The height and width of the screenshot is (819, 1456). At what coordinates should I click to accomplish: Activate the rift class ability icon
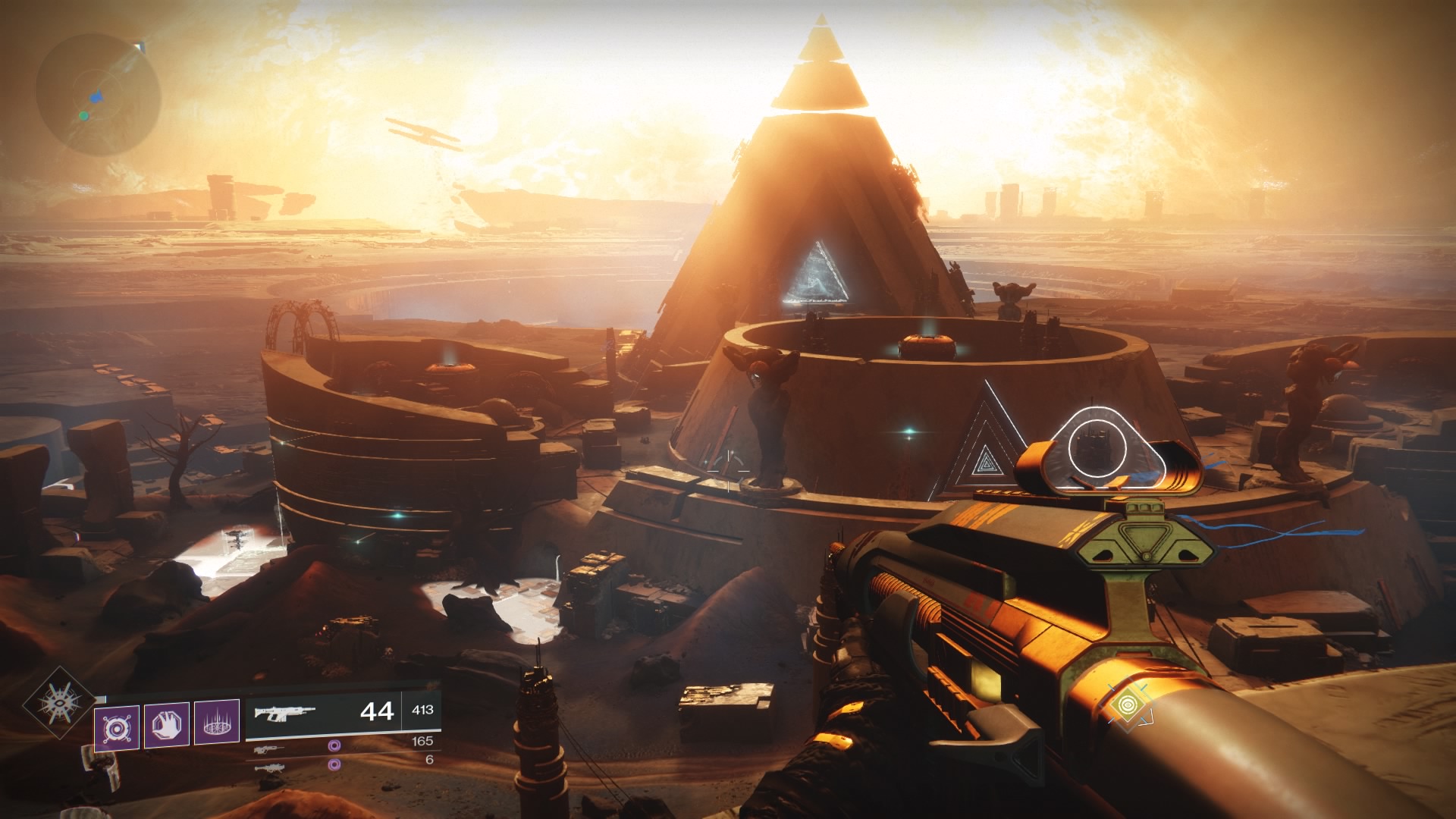point(217,726)
